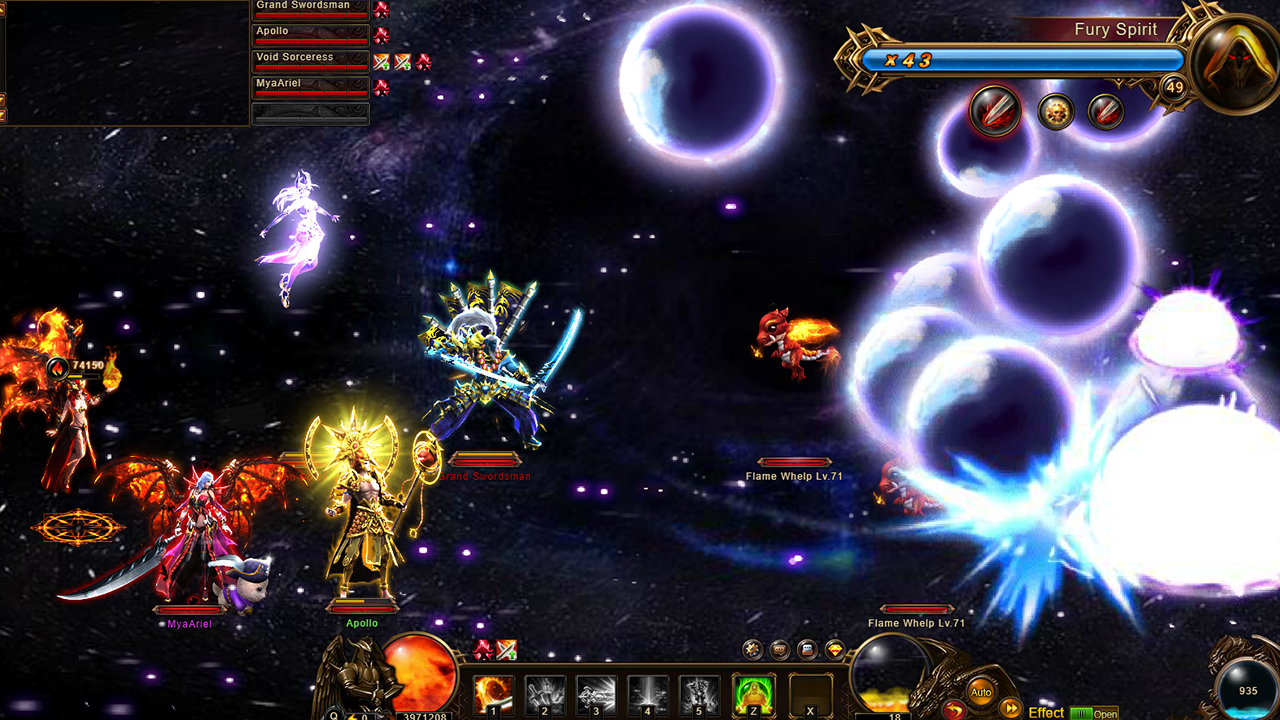This screenshot has width=1280, height=720.
Task: Select the Apollo party member frame
Action: coord(308,32)
